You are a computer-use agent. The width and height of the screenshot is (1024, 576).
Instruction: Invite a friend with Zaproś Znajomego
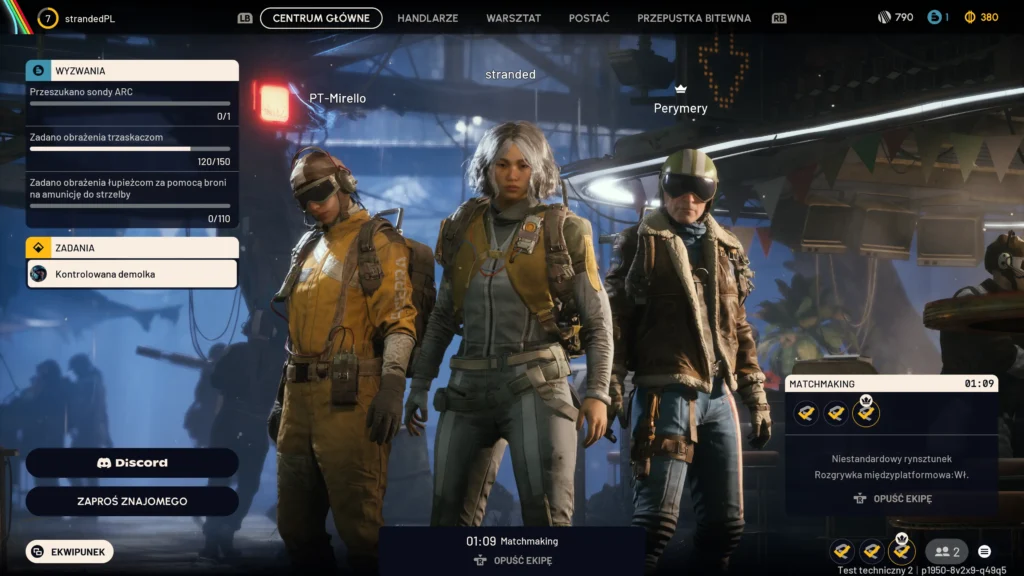pos(132,501)
